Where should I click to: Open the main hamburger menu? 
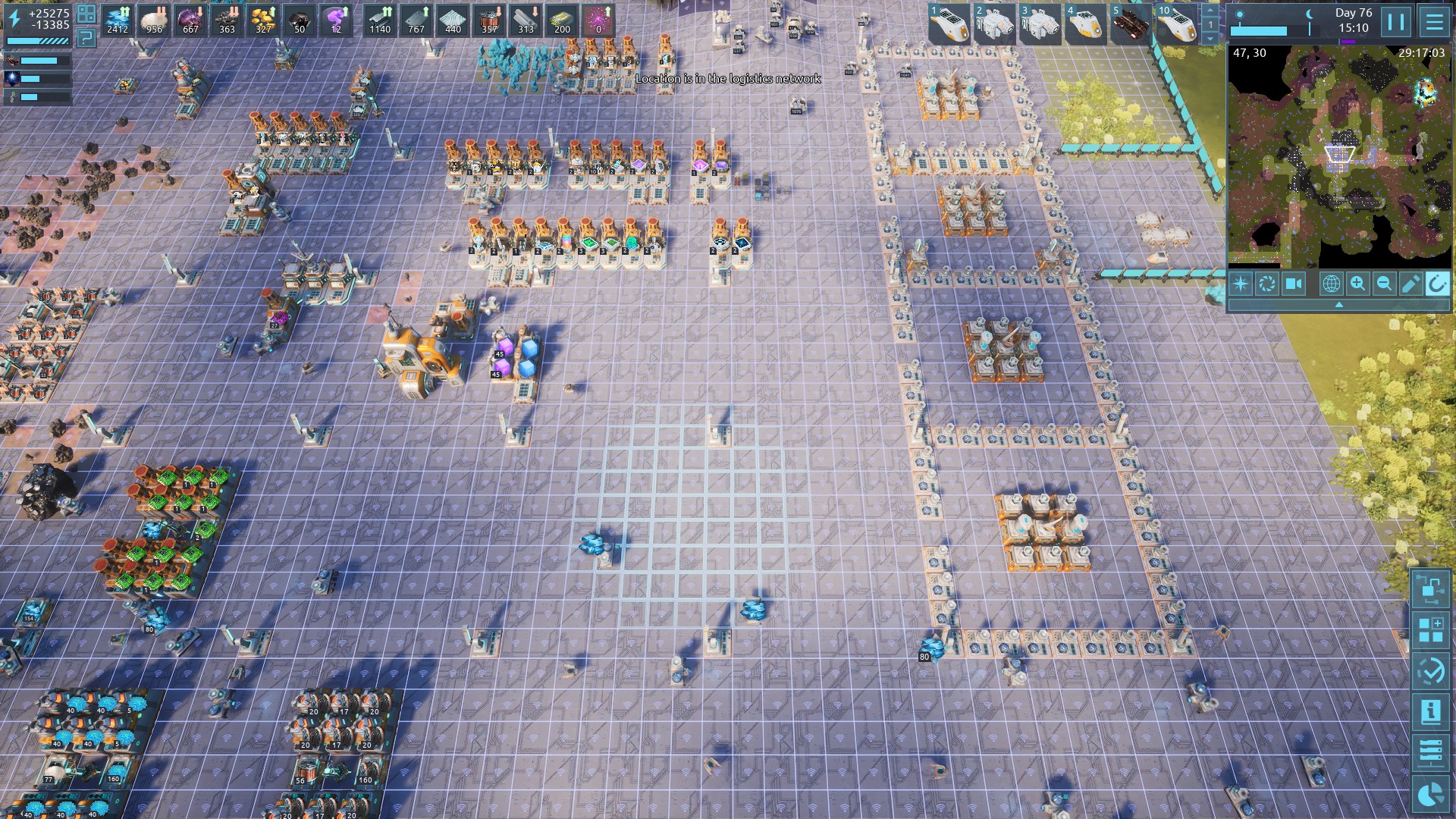coord(1434,21)
